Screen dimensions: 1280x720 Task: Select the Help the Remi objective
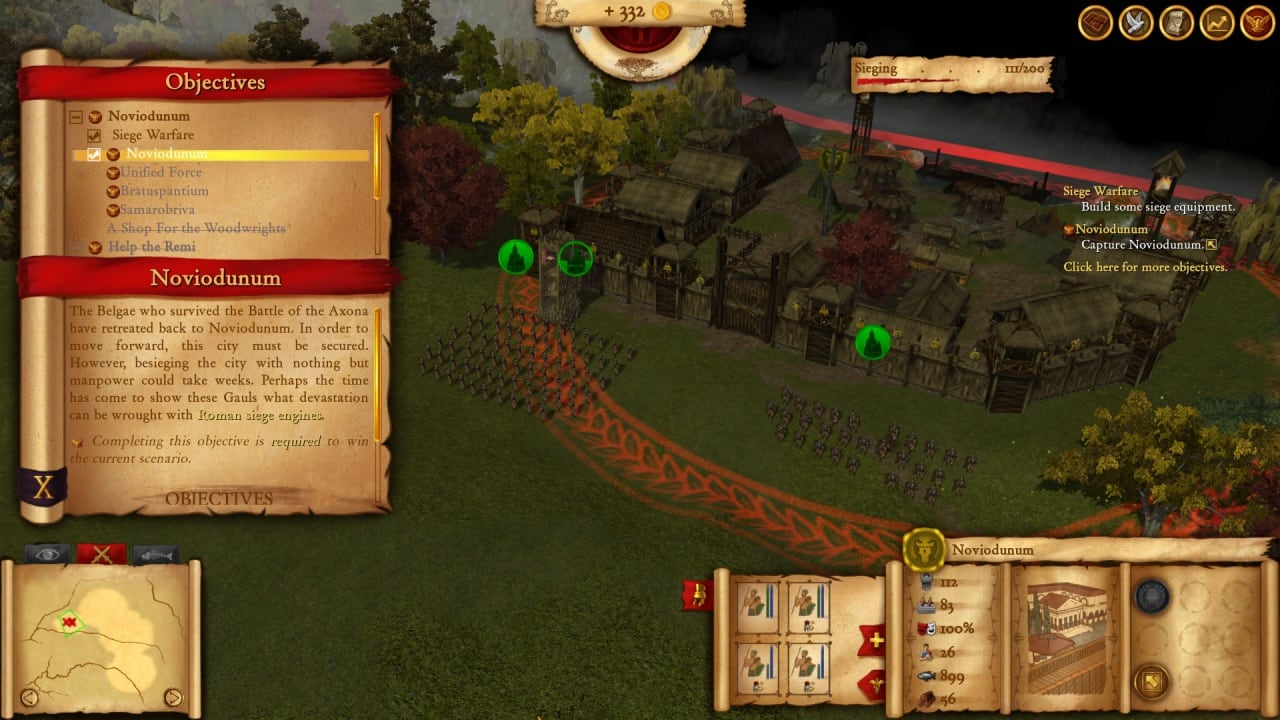point(151,247)
